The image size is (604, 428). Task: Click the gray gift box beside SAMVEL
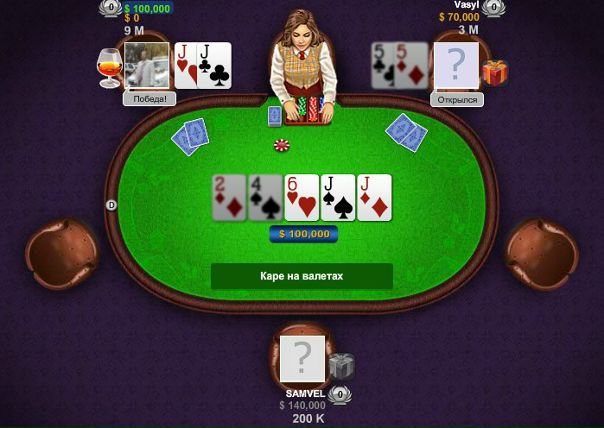coord(342,367)
